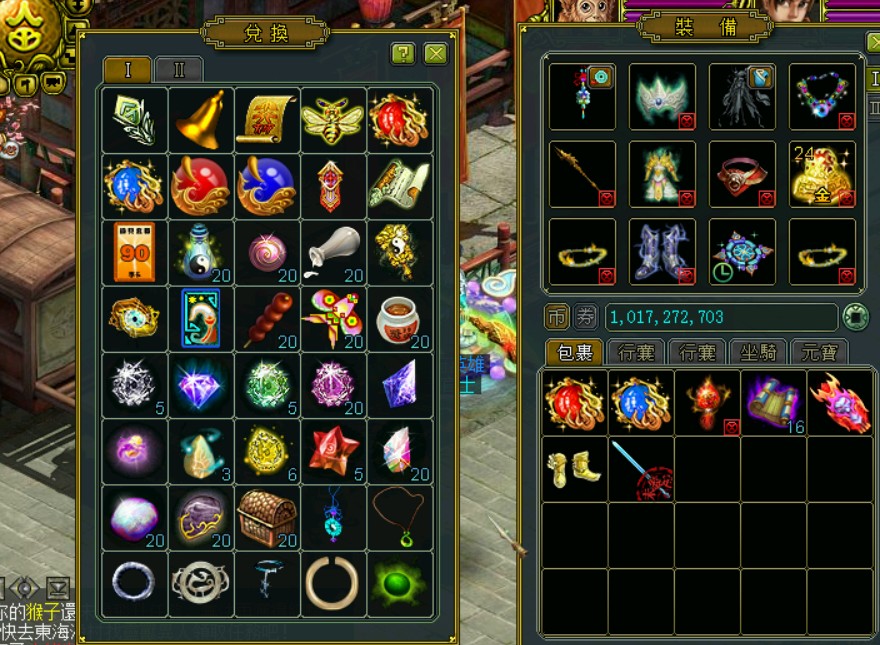Close the exchange window

435,54
